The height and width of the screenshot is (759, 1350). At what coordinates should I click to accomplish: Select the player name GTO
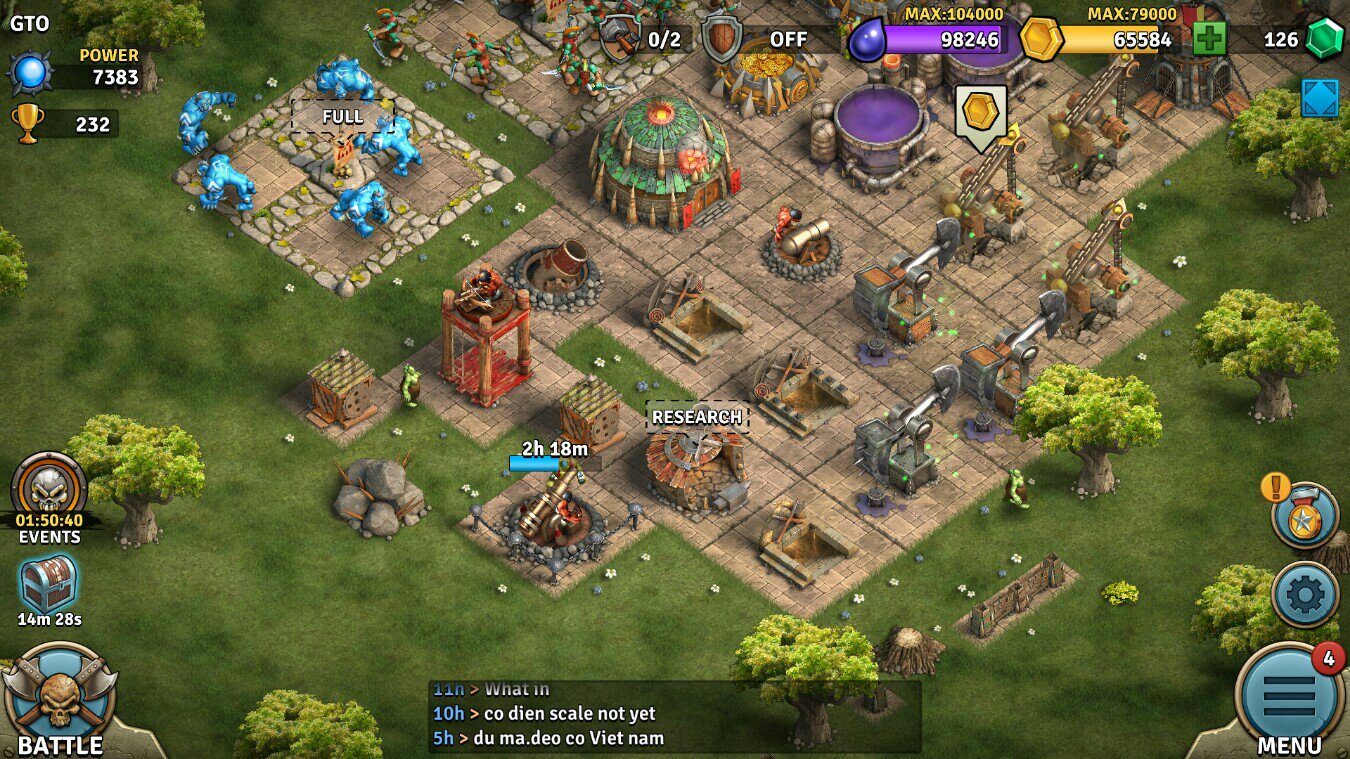pos(29,22)
